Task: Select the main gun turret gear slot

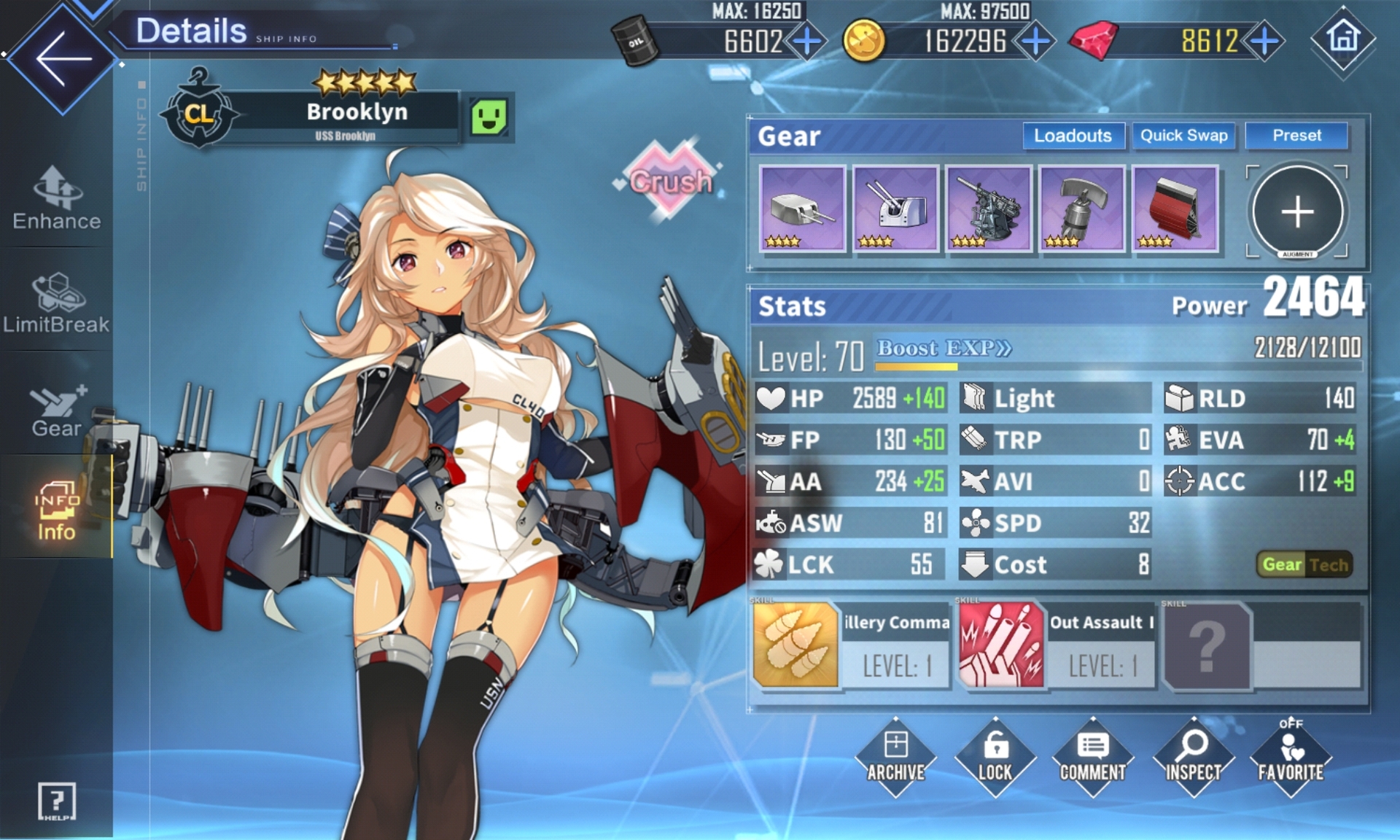Action: point(802,209)
